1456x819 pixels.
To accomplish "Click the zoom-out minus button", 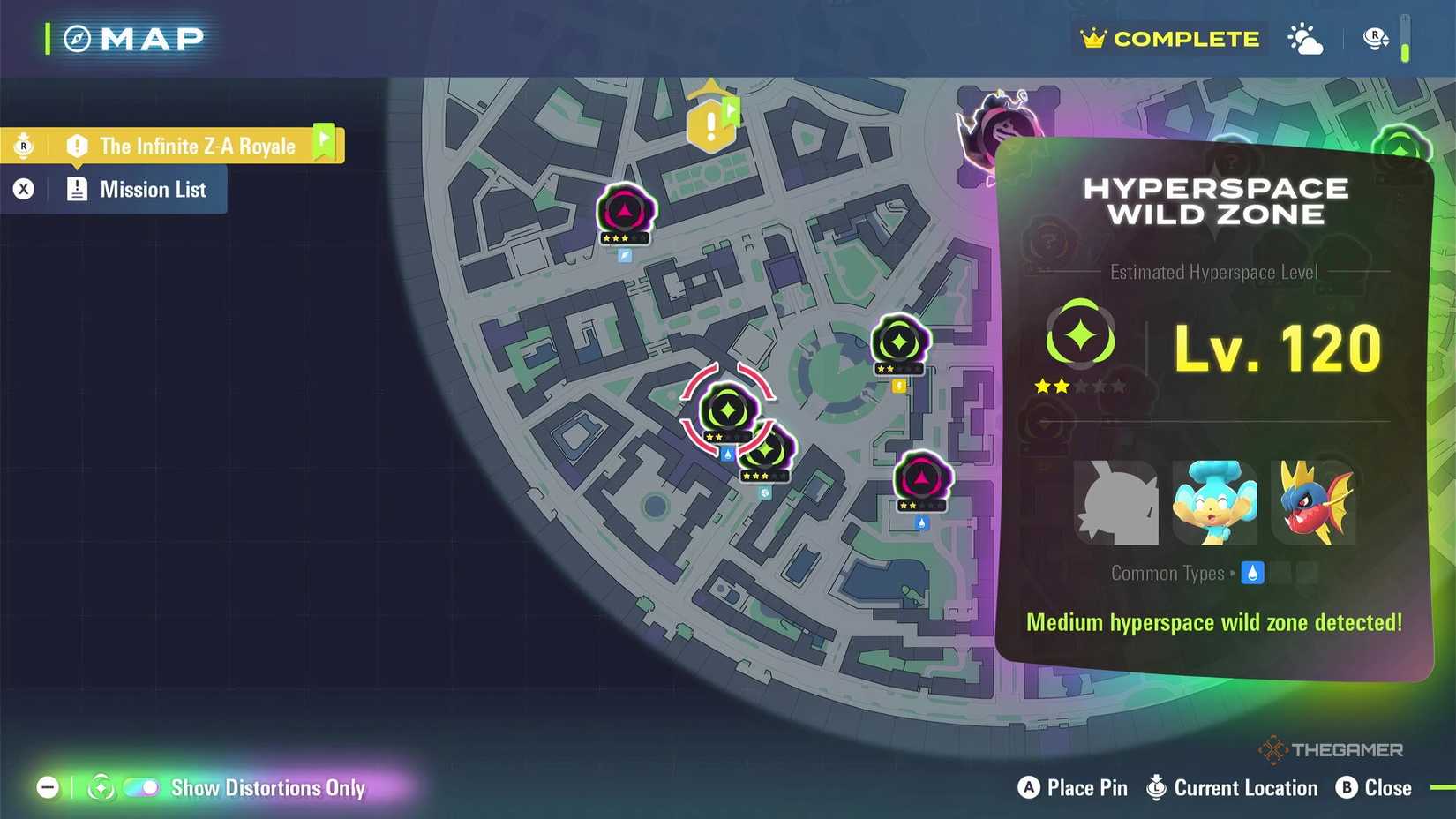I will tap(49, 787).
